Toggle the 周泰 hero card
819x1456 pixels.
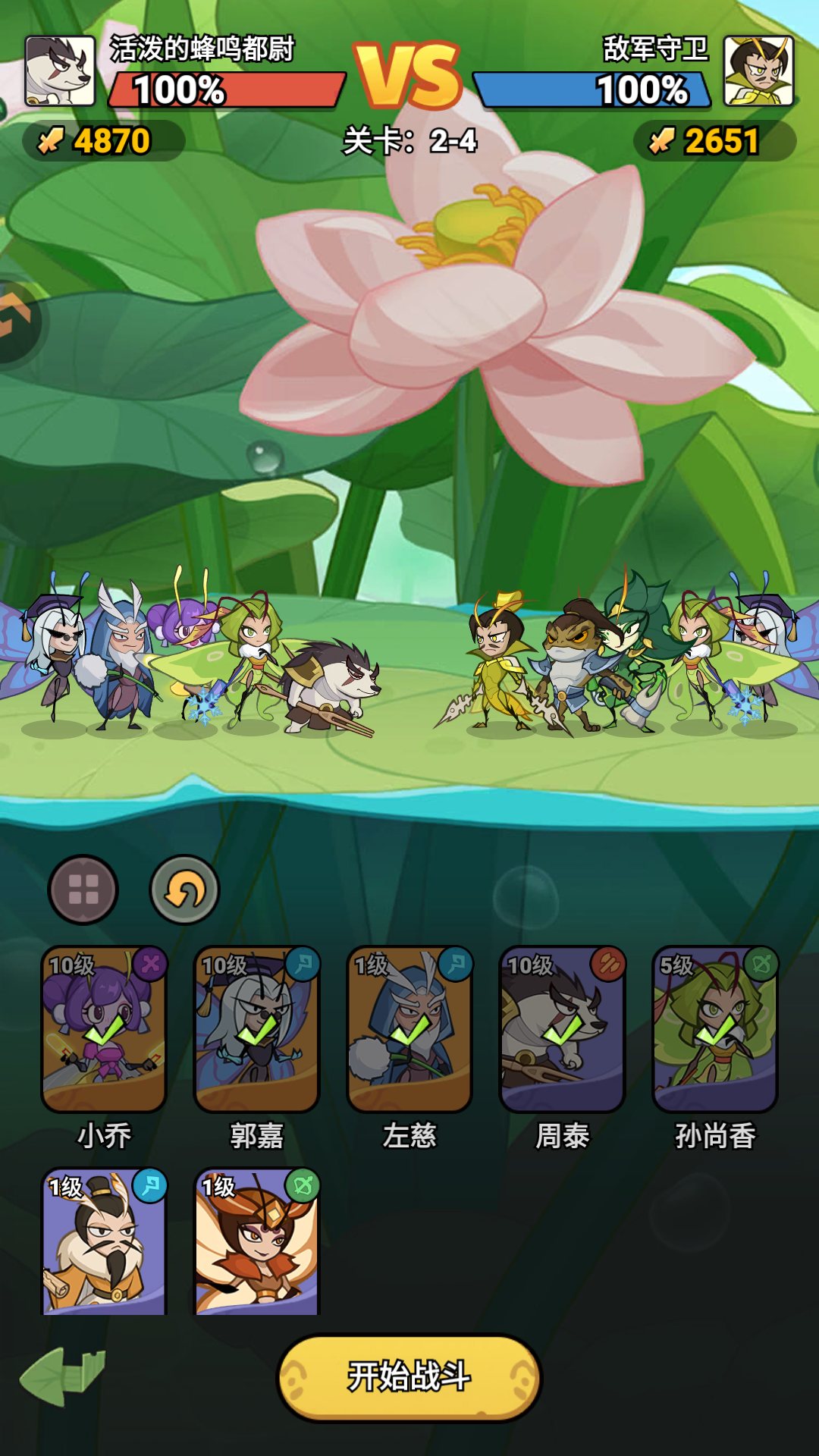click(562, 1029)
